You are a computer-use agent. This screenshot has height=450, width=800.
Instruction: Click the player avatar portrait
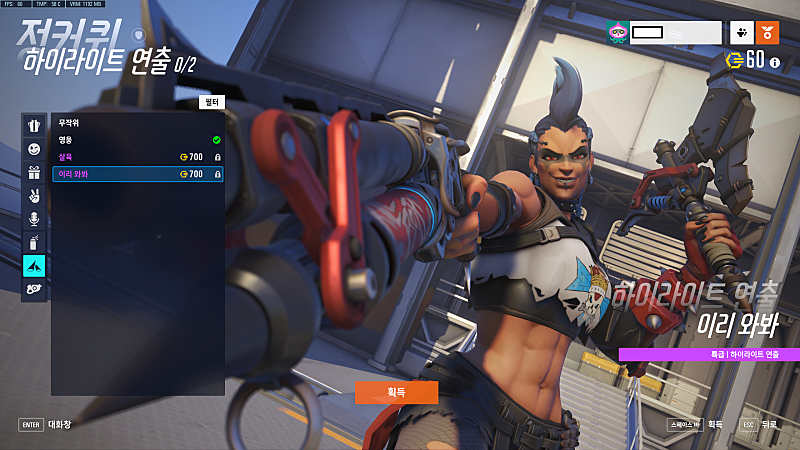pos(617,33)
